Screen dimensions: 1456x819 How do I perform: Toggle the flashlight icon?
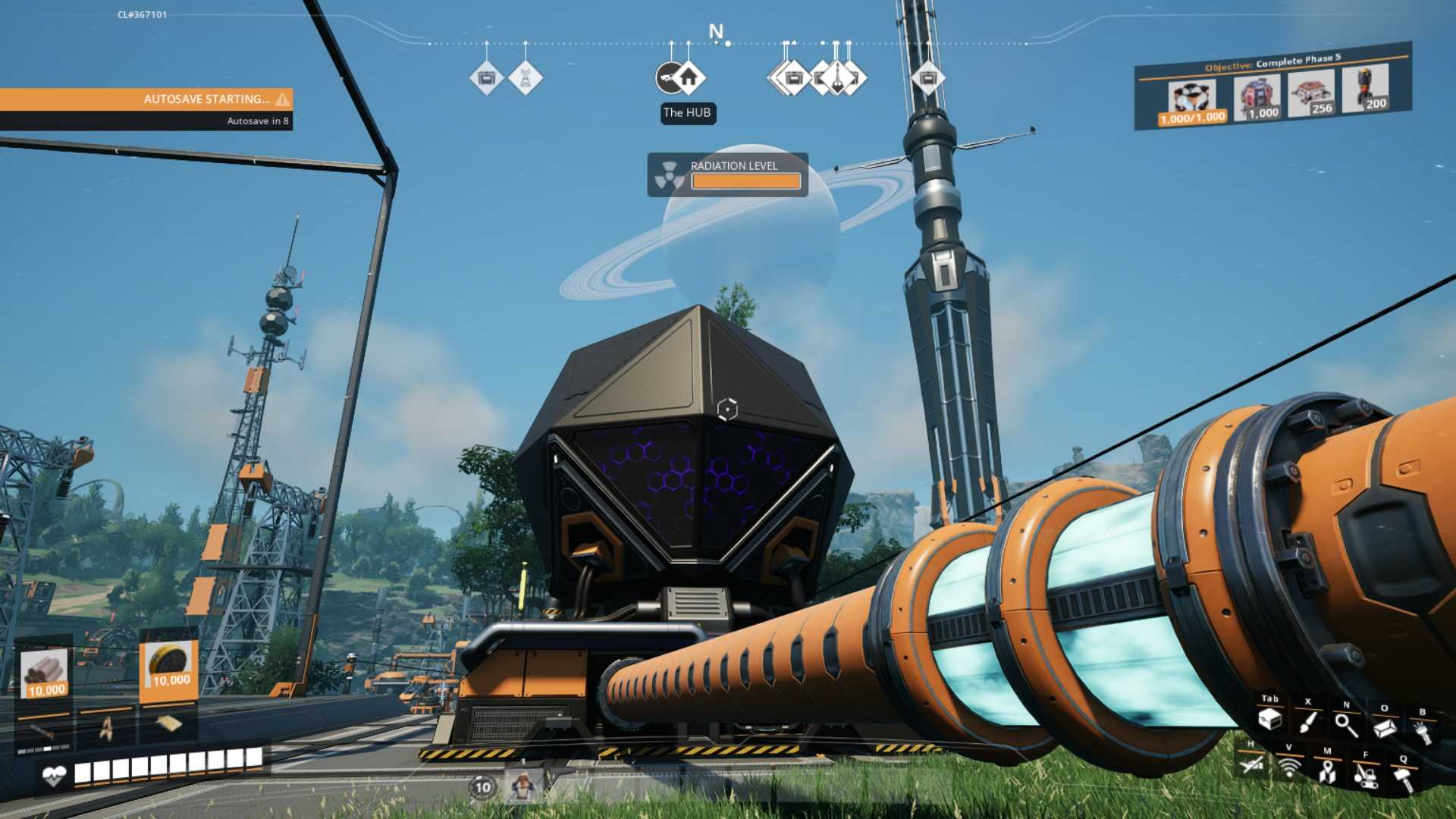pyautogui.click(x=1423, y=733)
